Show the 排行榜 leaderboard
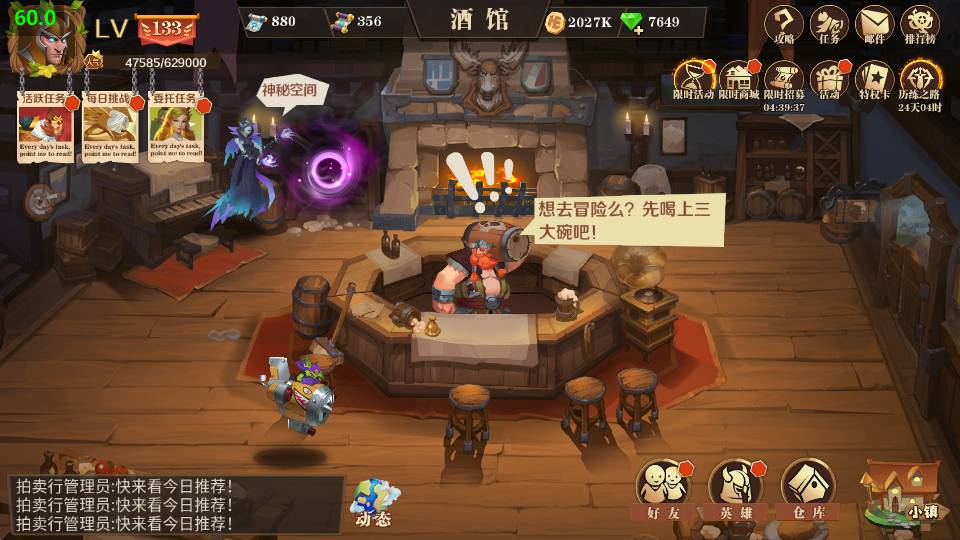Screen dimensions: 960x540 click(x=919, y=22)
